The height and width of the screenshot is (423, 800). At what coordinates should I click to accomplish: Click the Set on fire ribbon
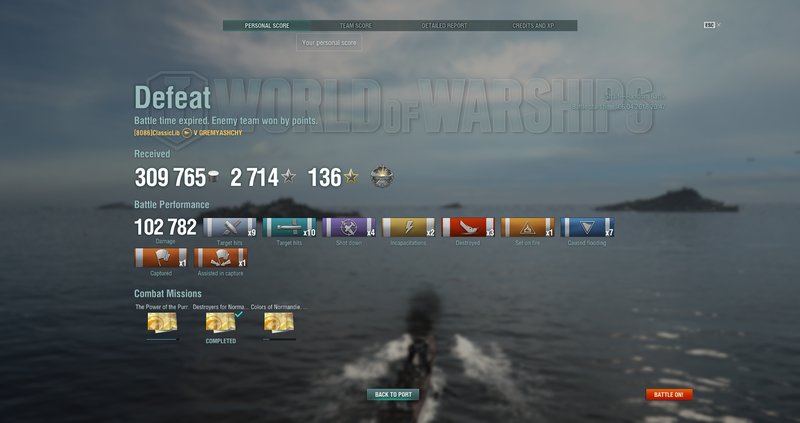527,228
